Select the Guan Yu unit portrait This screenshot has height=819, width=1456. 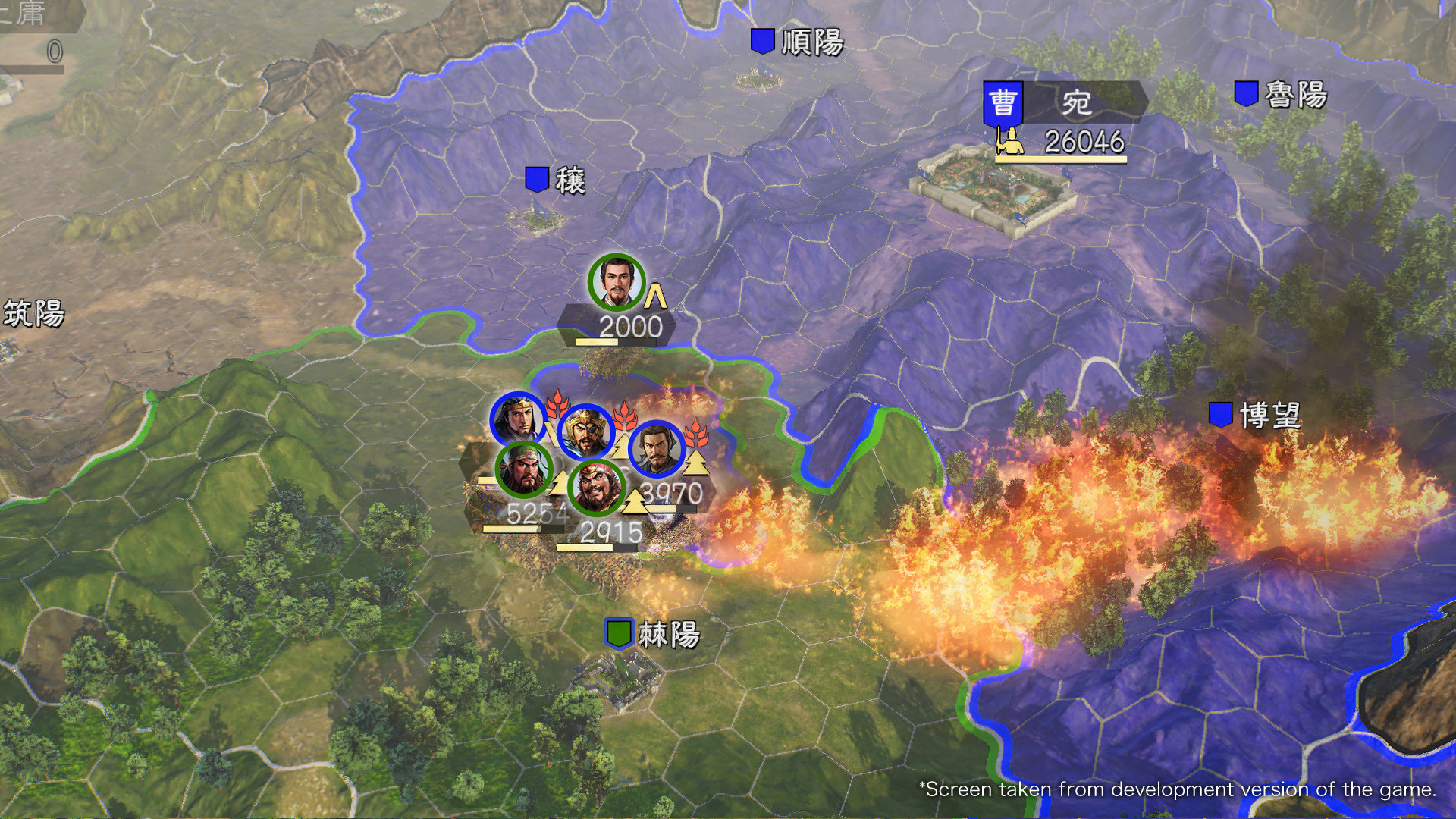tap(523, 469)
